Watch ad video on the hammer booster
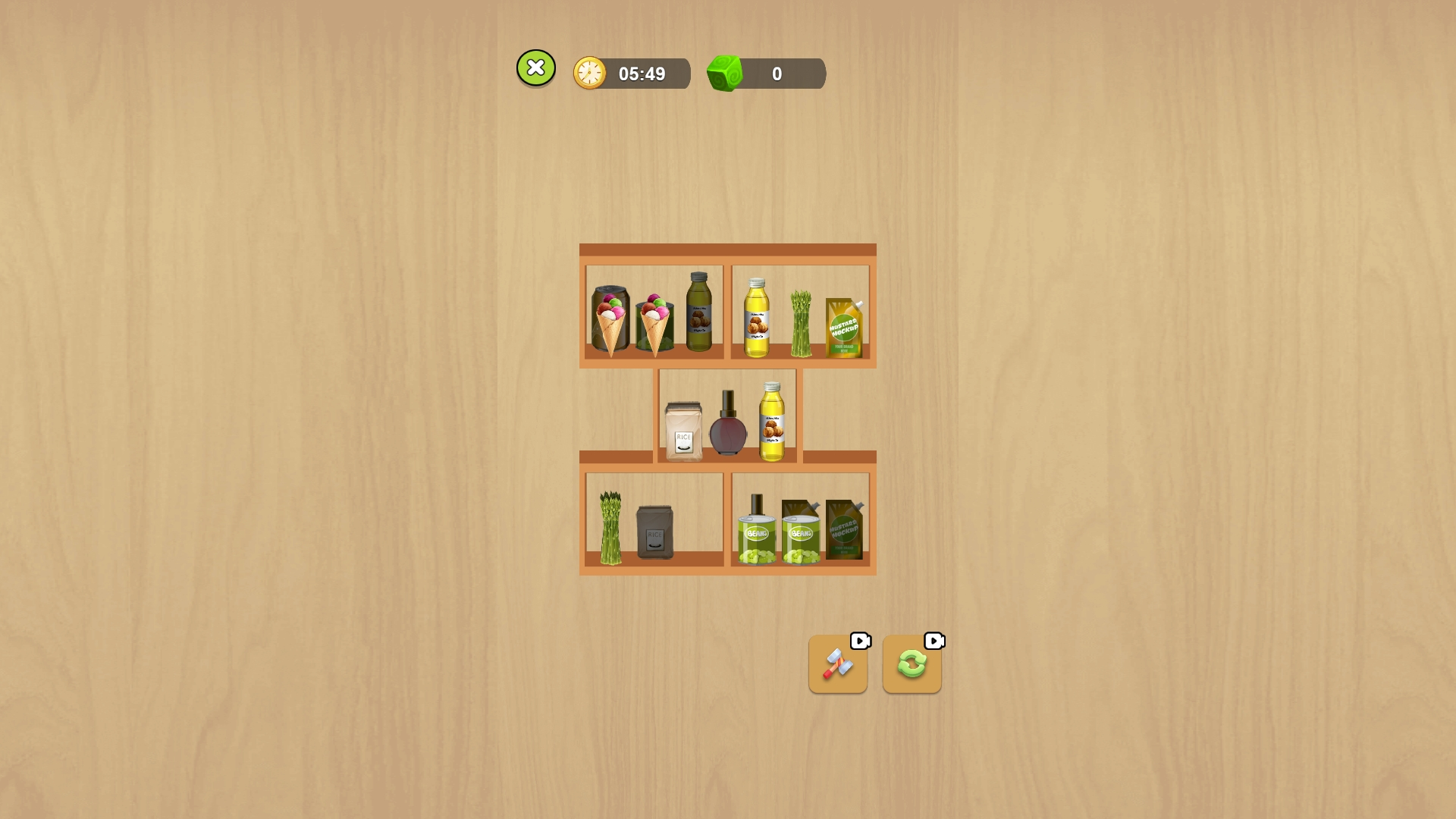The image size is (1456, 819). [859, 641]
